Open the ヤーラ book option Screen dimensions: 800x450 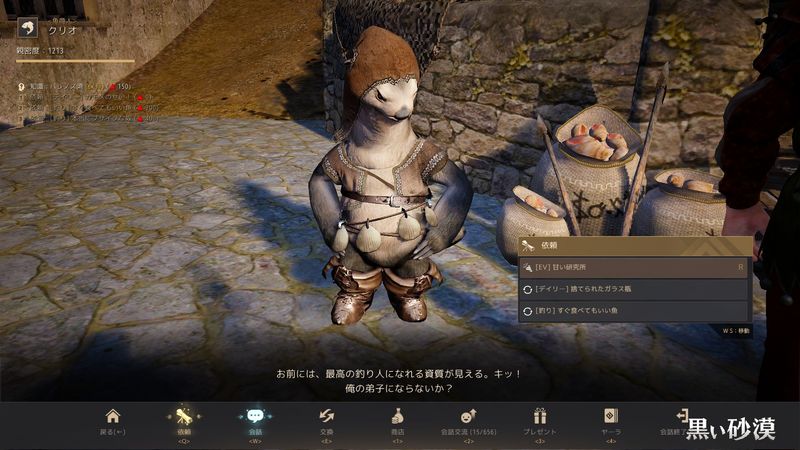(611, 421)
